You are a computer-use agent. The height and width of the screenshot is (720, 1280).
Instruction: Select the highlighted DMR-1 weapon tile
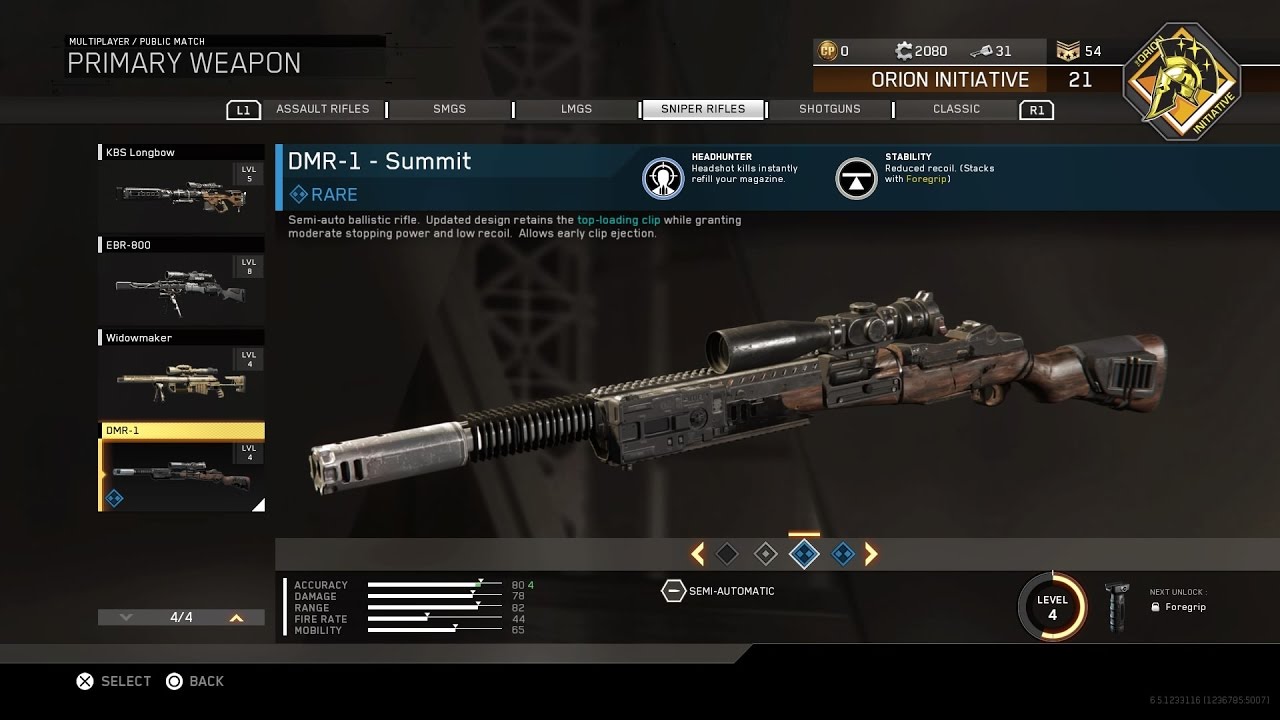(181, 468)
